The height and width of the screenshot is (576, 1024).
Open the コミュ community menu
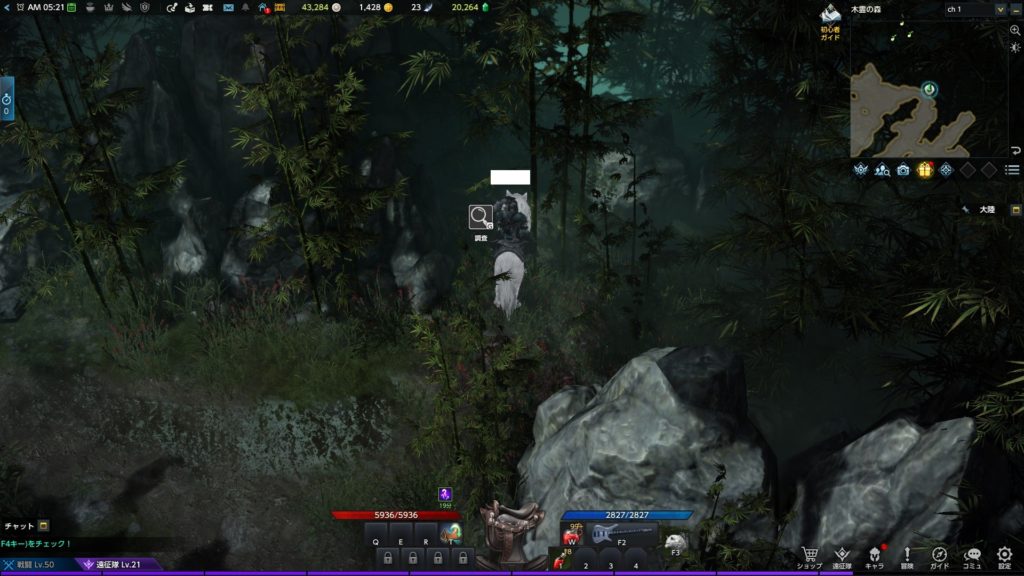(x=972, y=555)
